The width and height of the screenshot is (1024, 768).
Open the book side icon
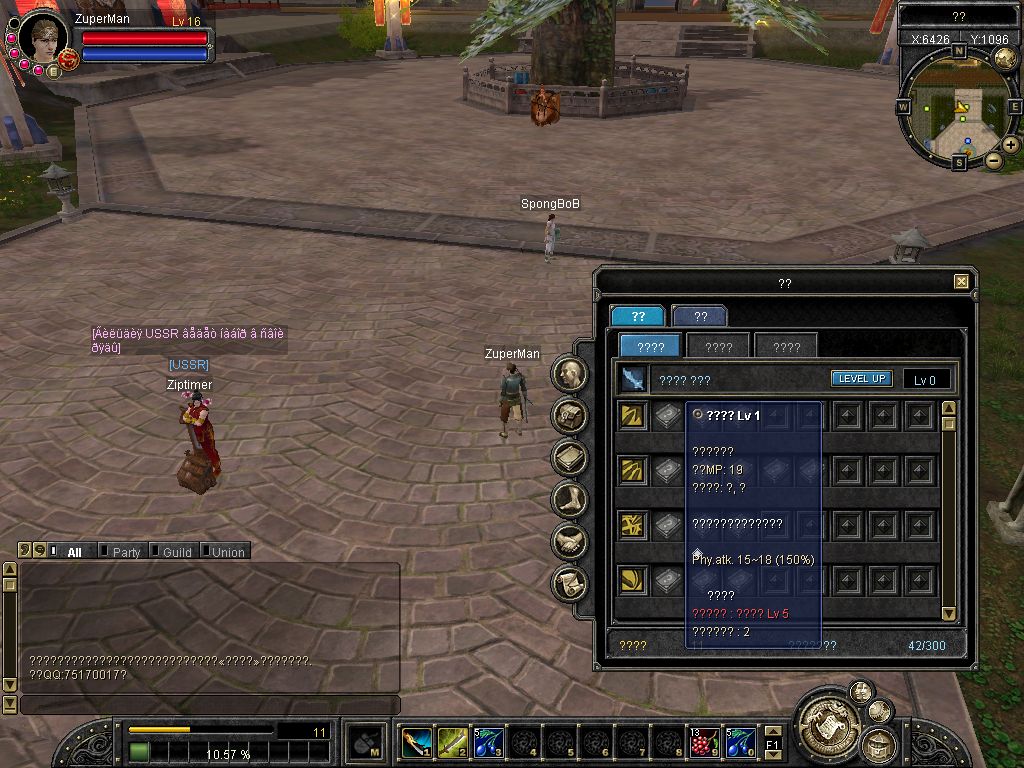[571, 457]
